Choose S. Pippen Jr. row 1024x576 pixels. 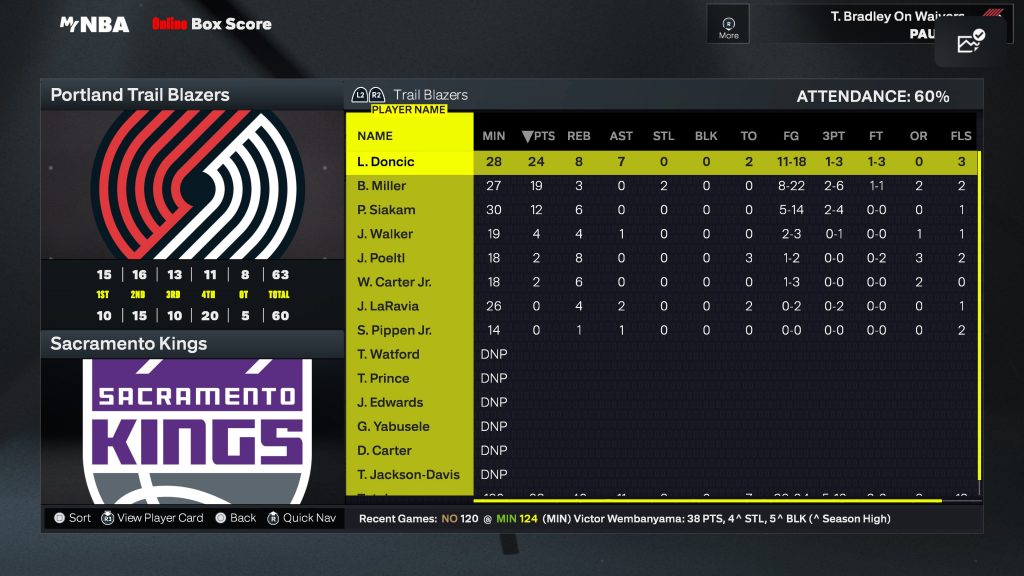[394, 330]
